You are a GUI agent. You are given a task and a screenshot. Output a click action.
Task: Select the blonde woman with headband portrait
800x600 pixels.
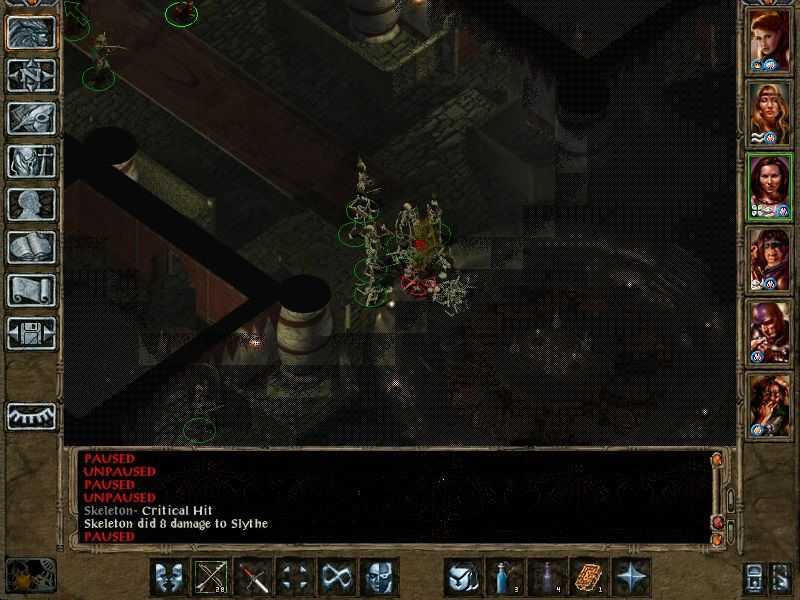tap(770, 113)
